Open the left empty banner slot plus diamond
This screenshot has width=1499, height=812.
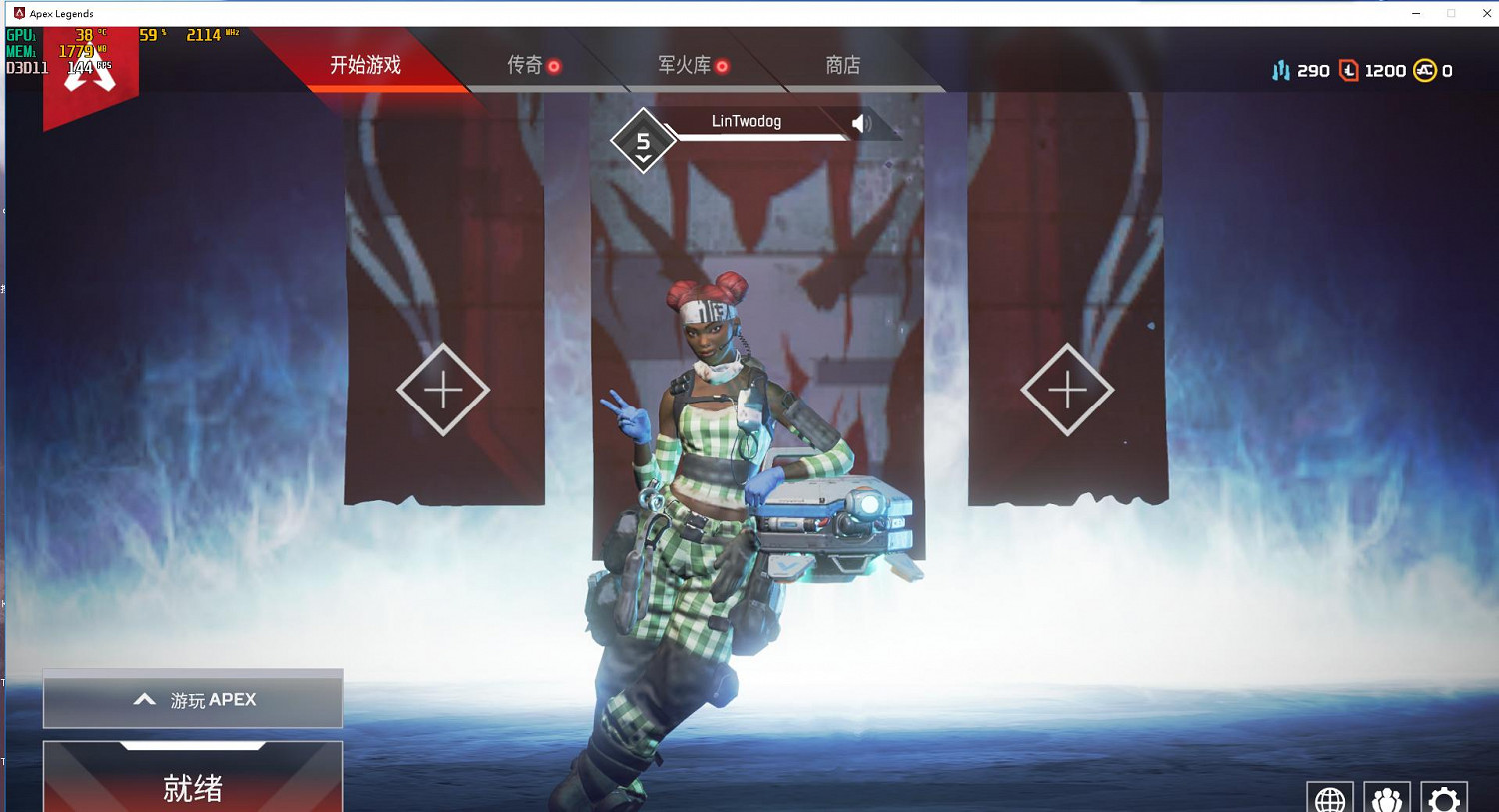click(441, 389)
